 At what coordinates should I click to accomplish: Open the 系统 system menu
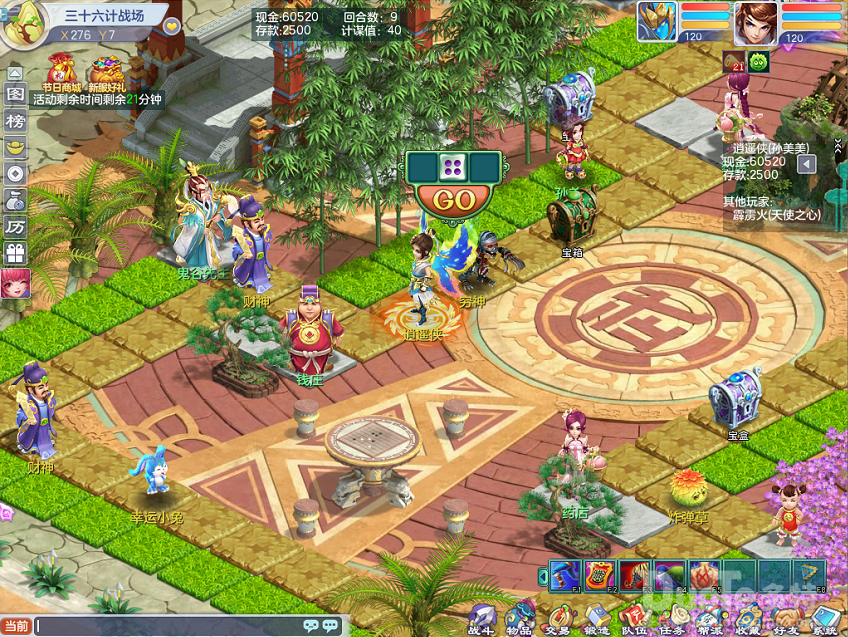(824, 617)
